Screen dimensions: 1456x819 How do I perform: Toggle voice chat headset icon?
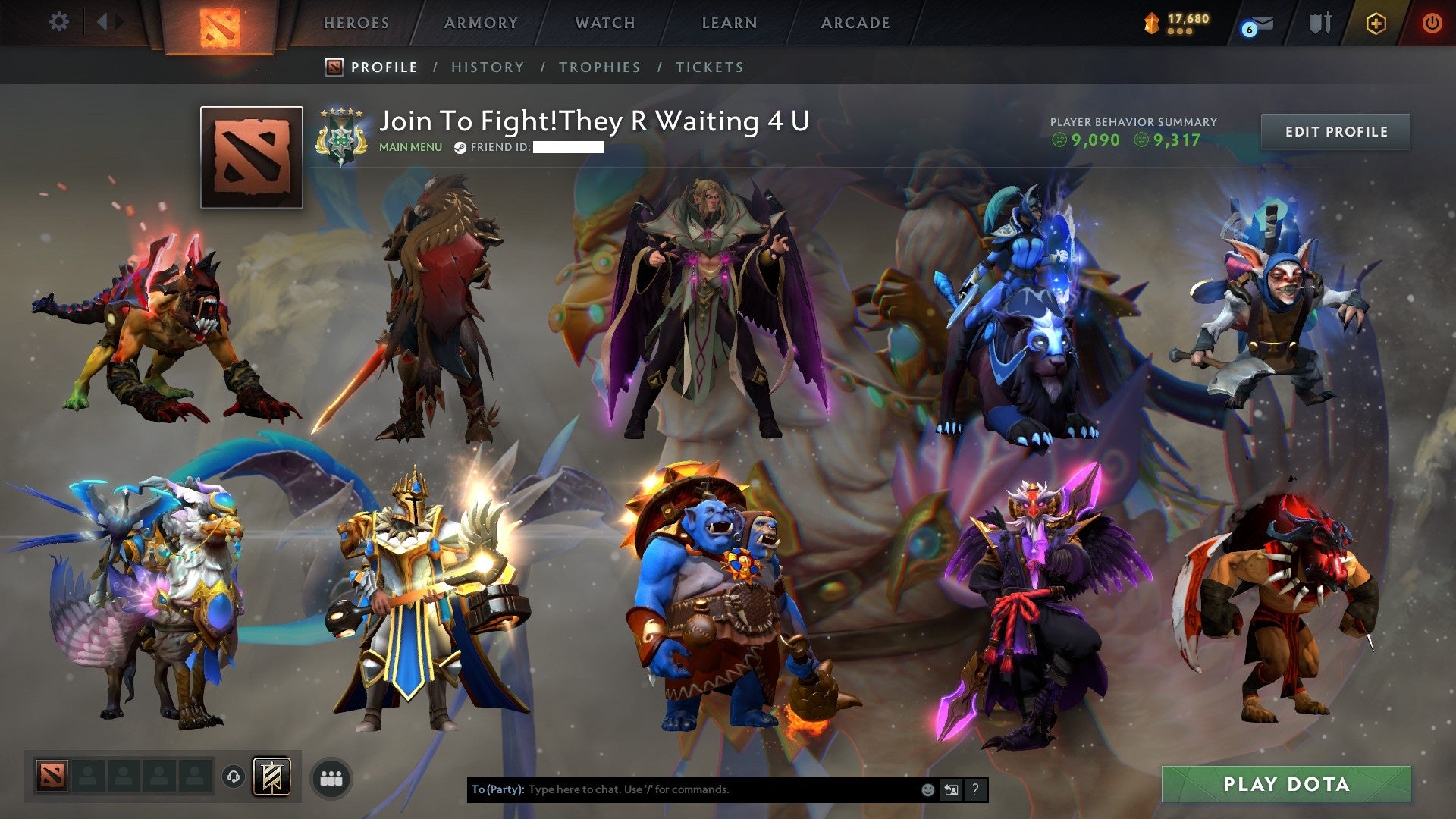point(234,777)
